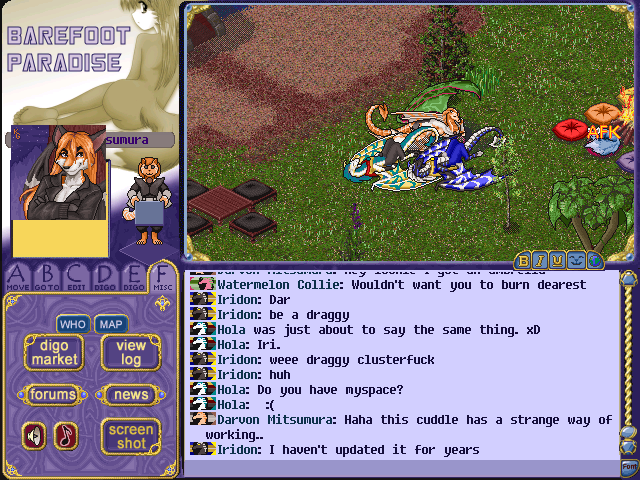Toggle the speaker sound icon
640x480 pixels.
(35, 435)
